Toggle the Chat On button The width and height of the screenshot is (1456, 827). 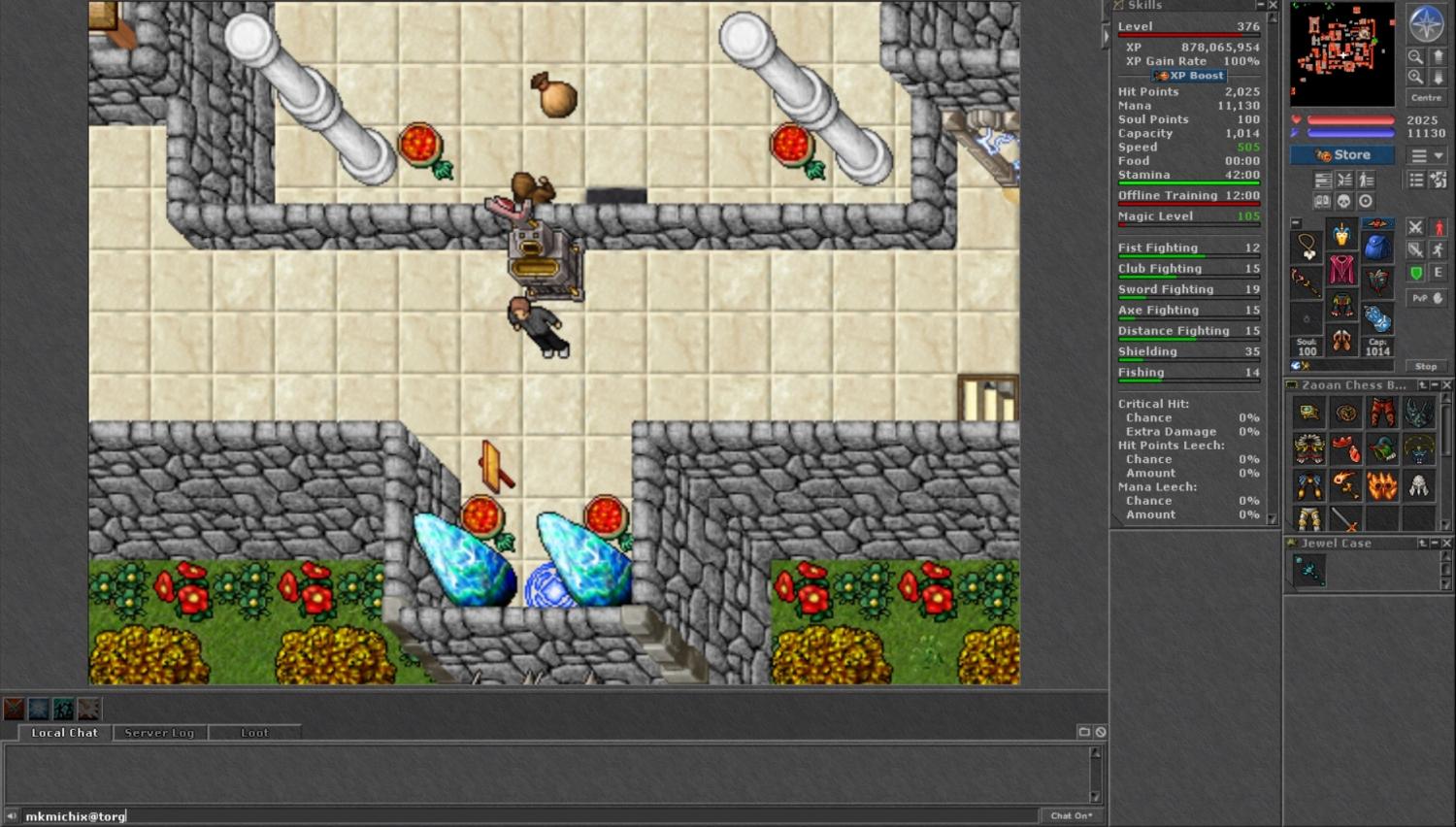click(x=1072, y=815)
